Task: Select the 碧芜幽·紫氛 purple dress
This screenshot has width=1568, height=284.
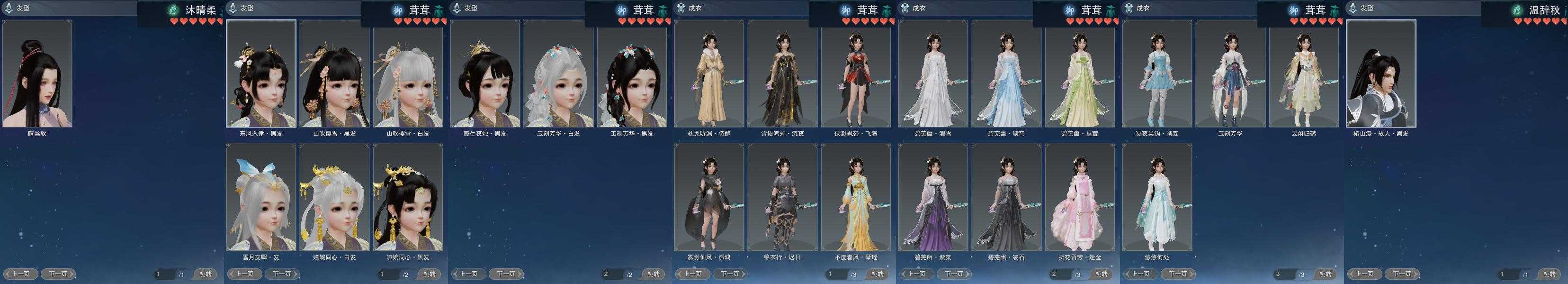Action: click(x=932, y=197)
